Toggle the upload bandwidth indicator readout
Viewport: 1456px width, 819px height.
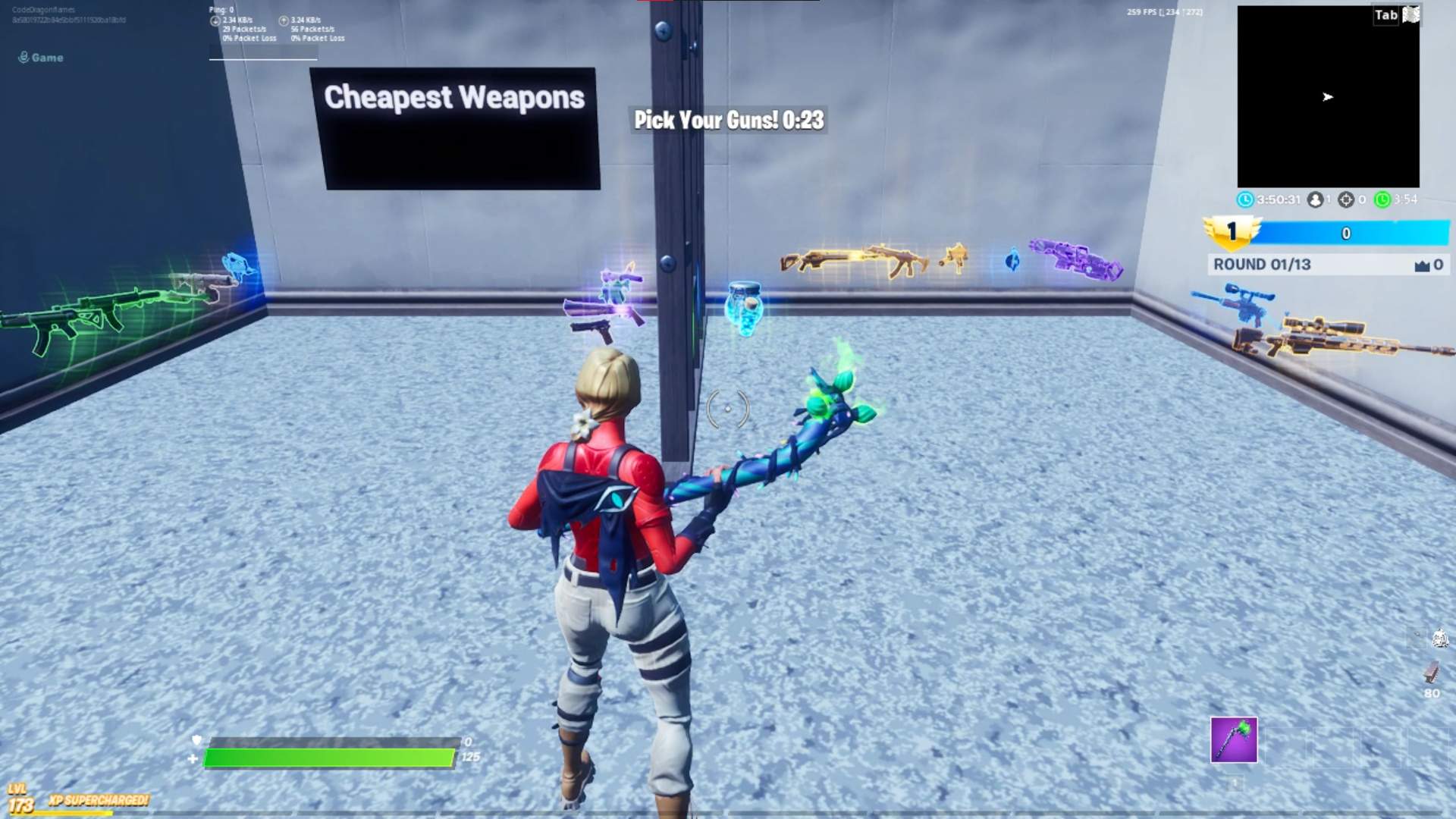[284, 20]
